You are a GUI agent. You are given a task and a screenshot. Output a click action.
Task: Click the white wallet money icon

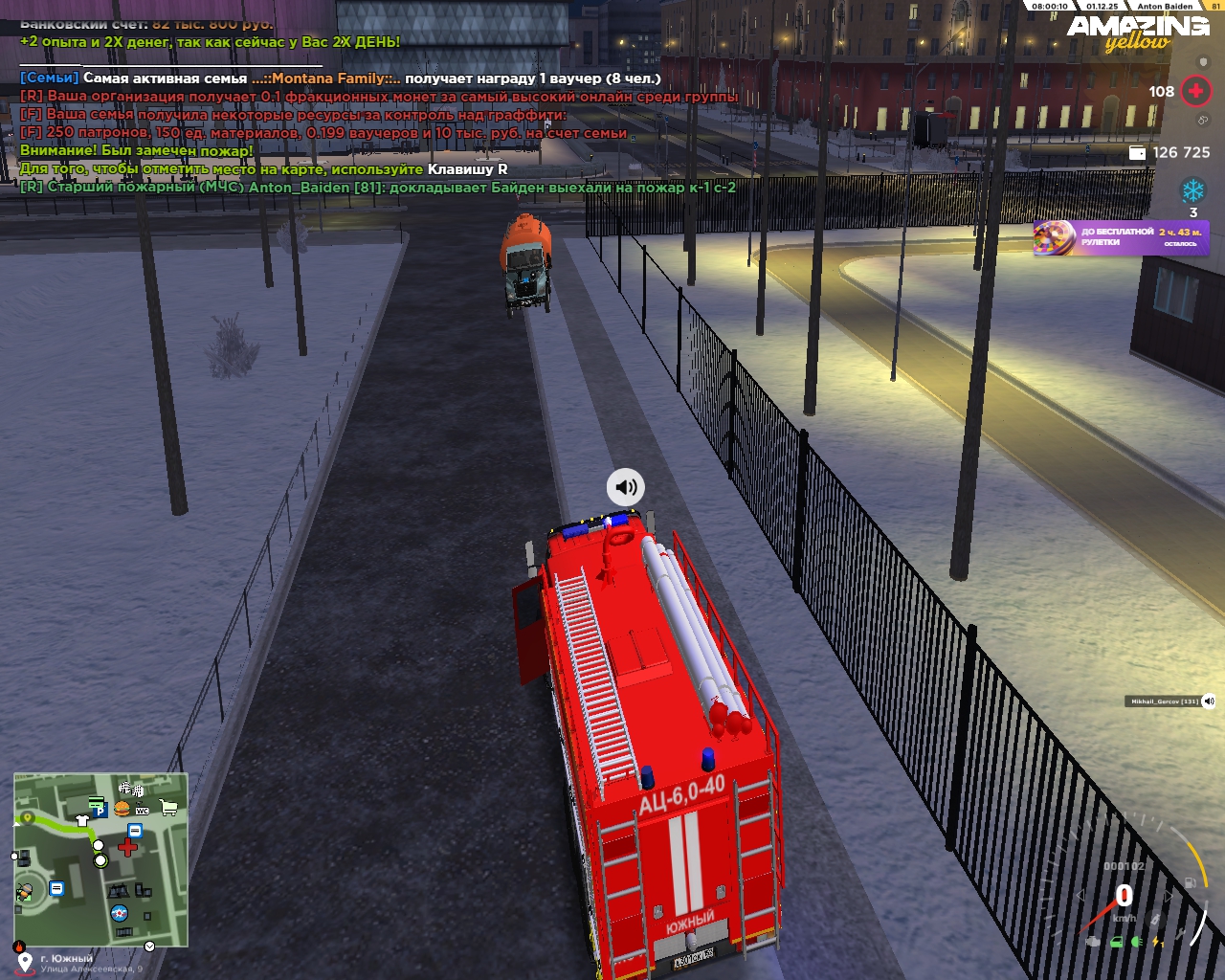click(1138, 153)
